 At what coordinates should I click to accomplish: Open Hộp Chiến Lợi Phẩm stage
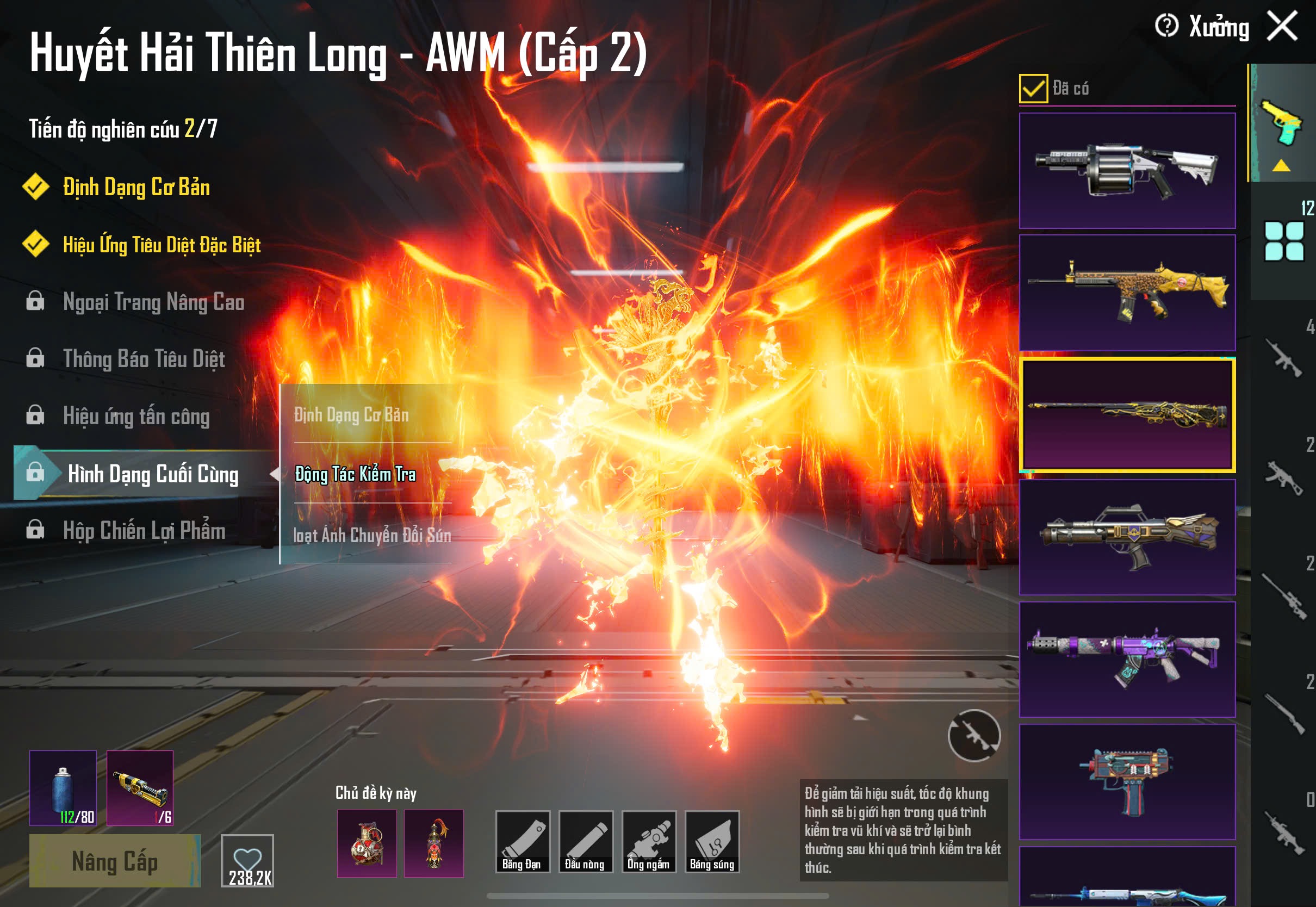tap(144, 530)
